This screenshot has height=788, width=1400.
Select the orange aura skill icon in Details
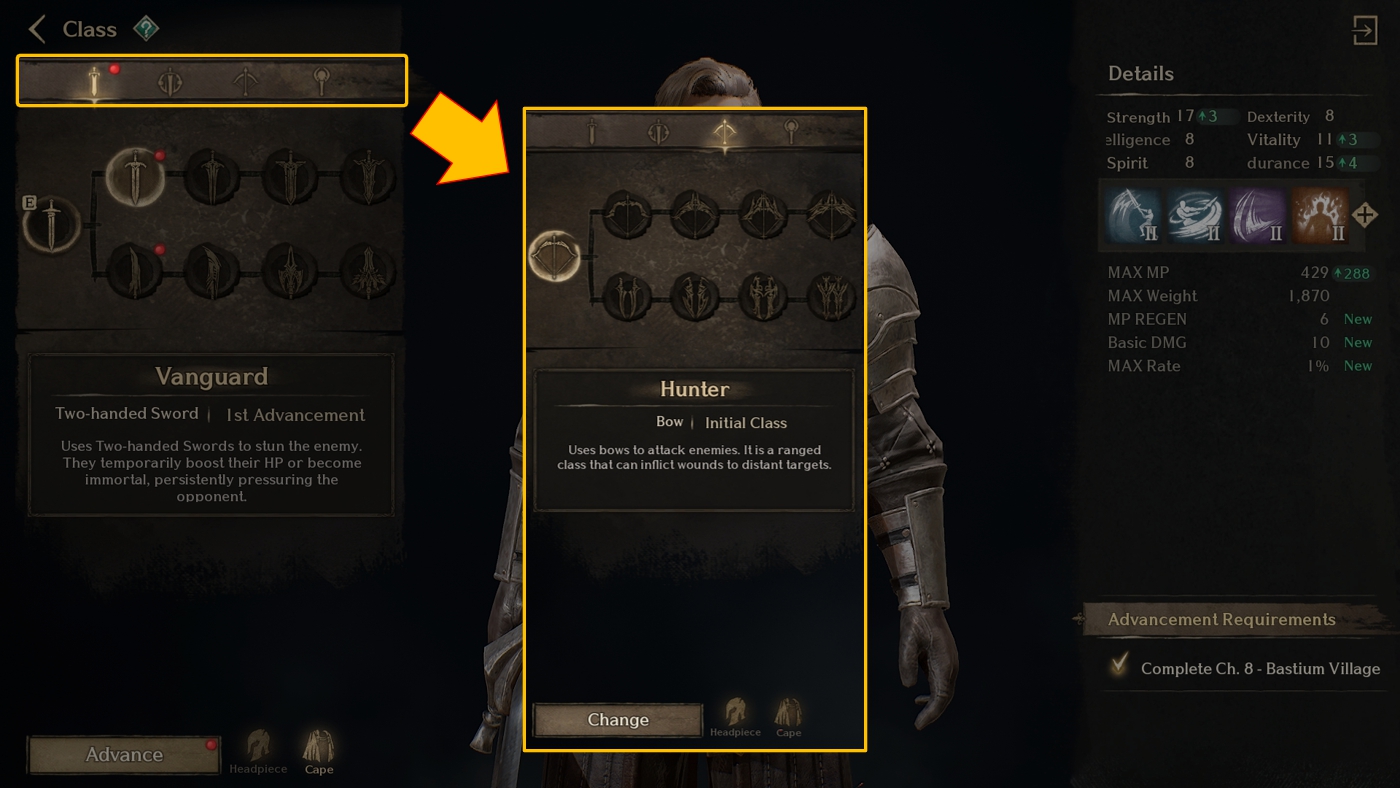(1319, 215)
